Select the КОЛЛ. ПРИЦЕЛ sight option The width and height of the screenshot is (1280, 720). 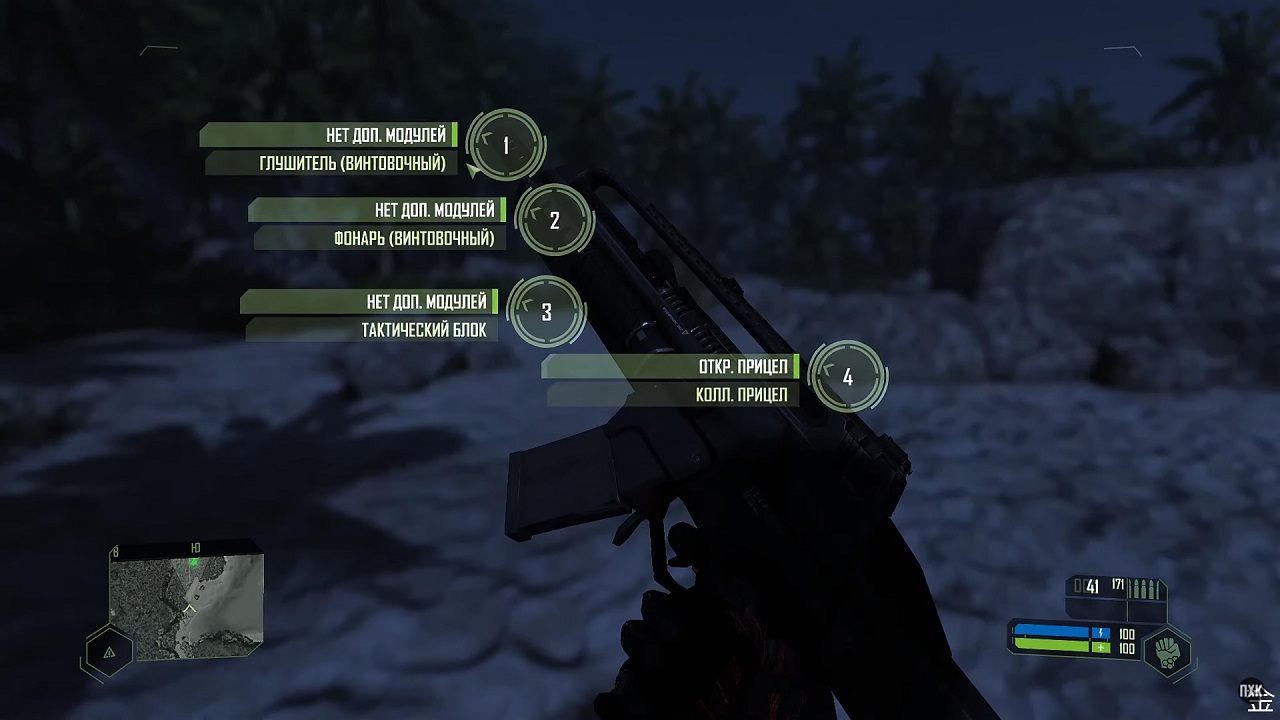point(740,395)
